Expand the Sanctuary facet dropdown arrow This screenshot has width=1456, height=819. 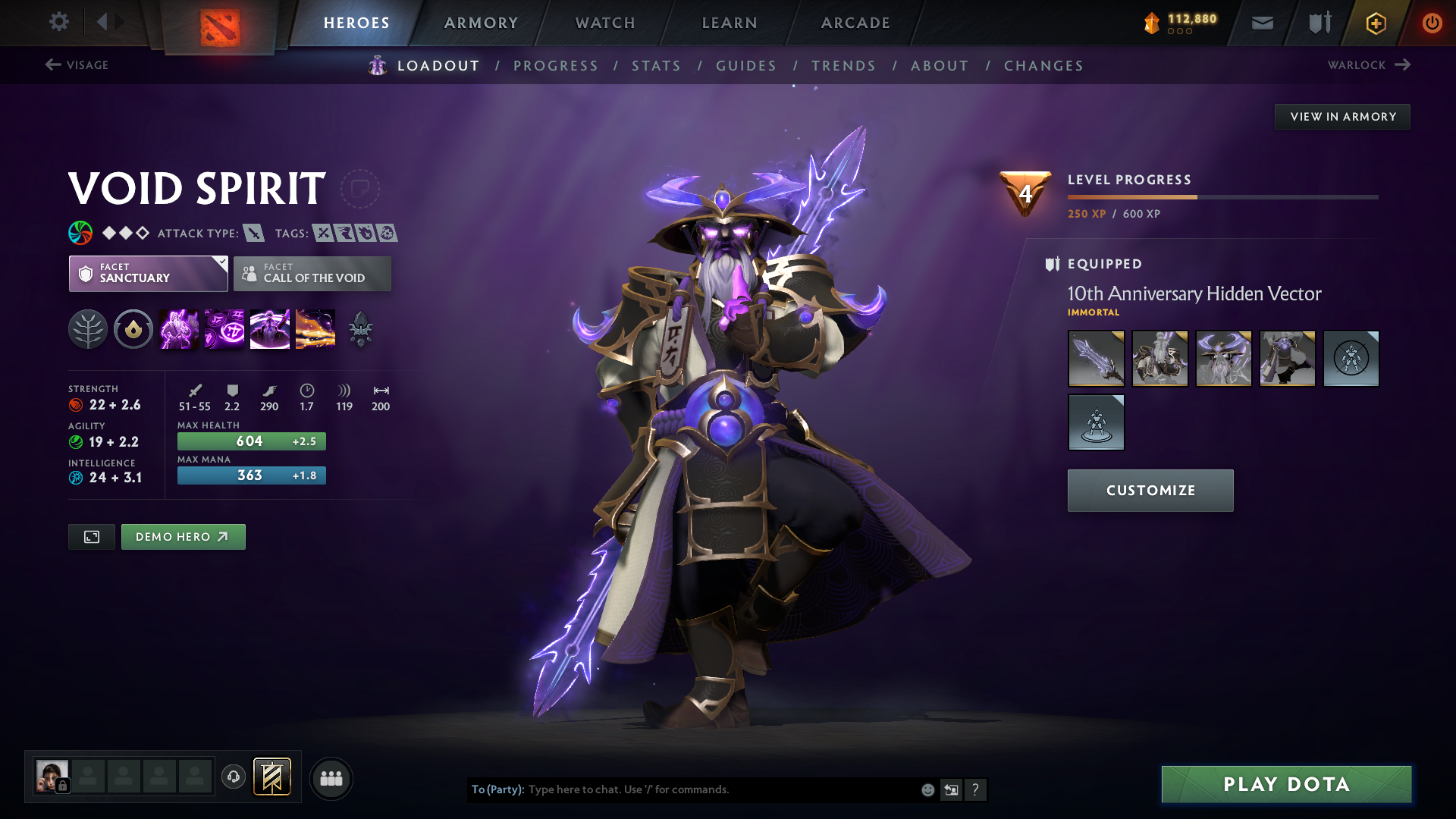coord(221,263)
